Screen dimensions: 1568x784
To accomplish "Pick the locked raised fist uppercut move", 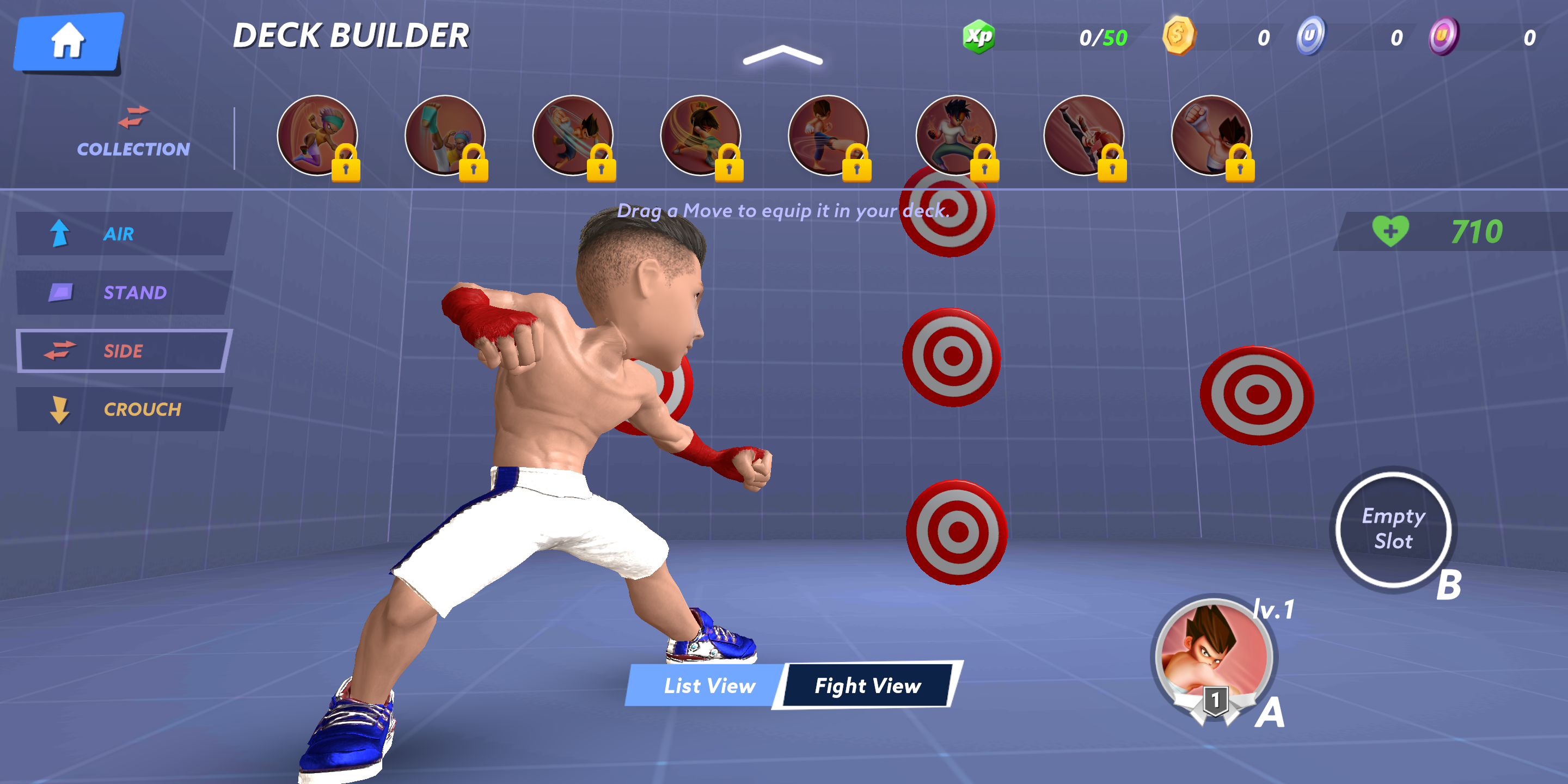I will (x=1211, y=135).
